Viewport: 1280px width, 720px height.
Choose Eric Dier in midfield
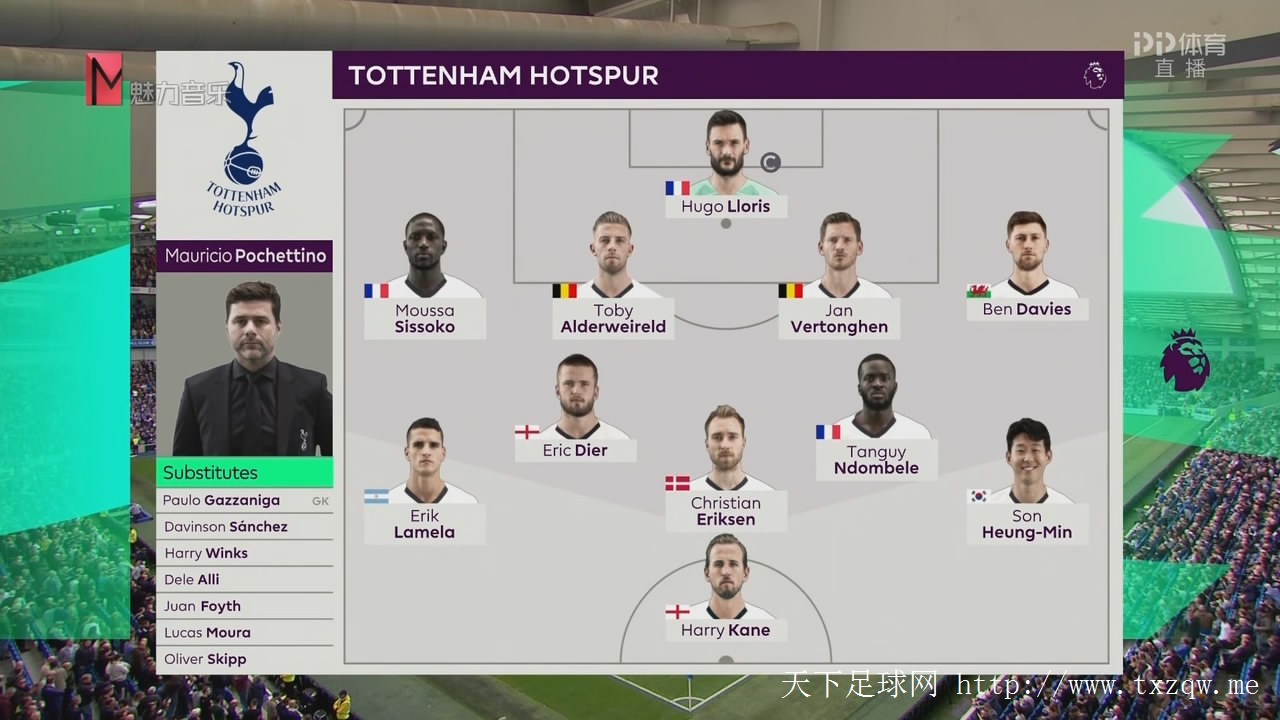click(x=576, y=410)
